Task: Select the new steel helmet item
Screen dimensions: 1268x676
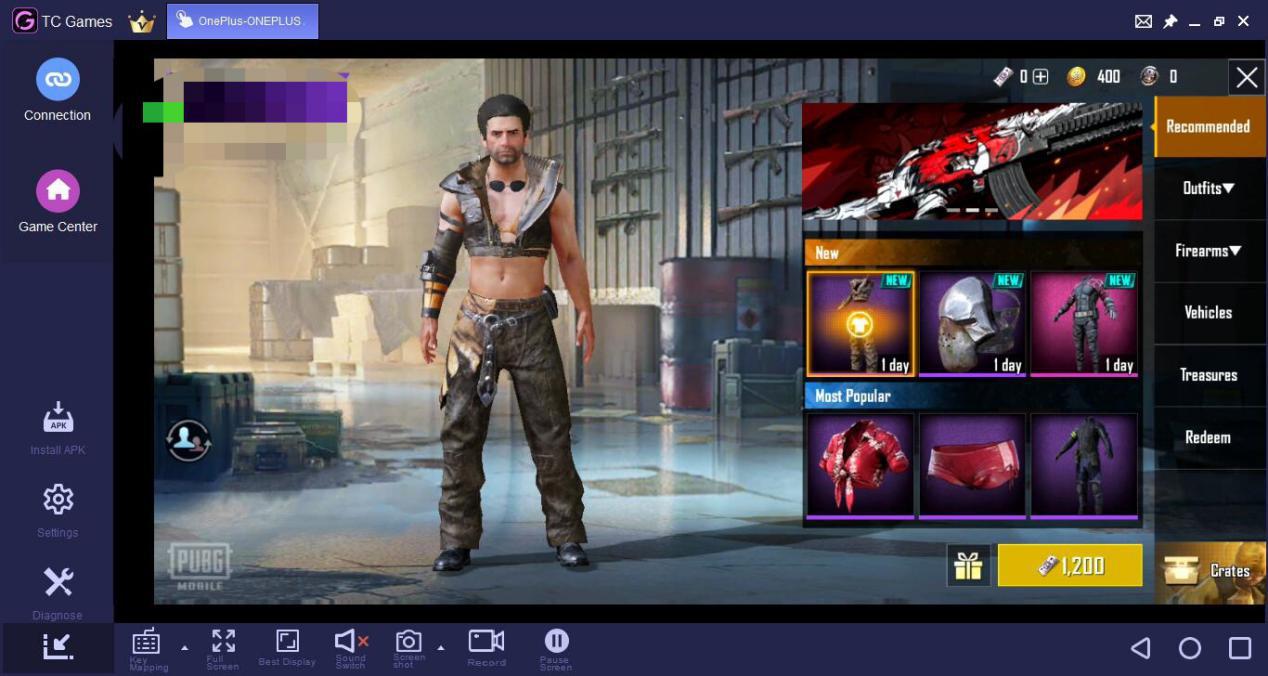Action: click(x=972, y=324)
